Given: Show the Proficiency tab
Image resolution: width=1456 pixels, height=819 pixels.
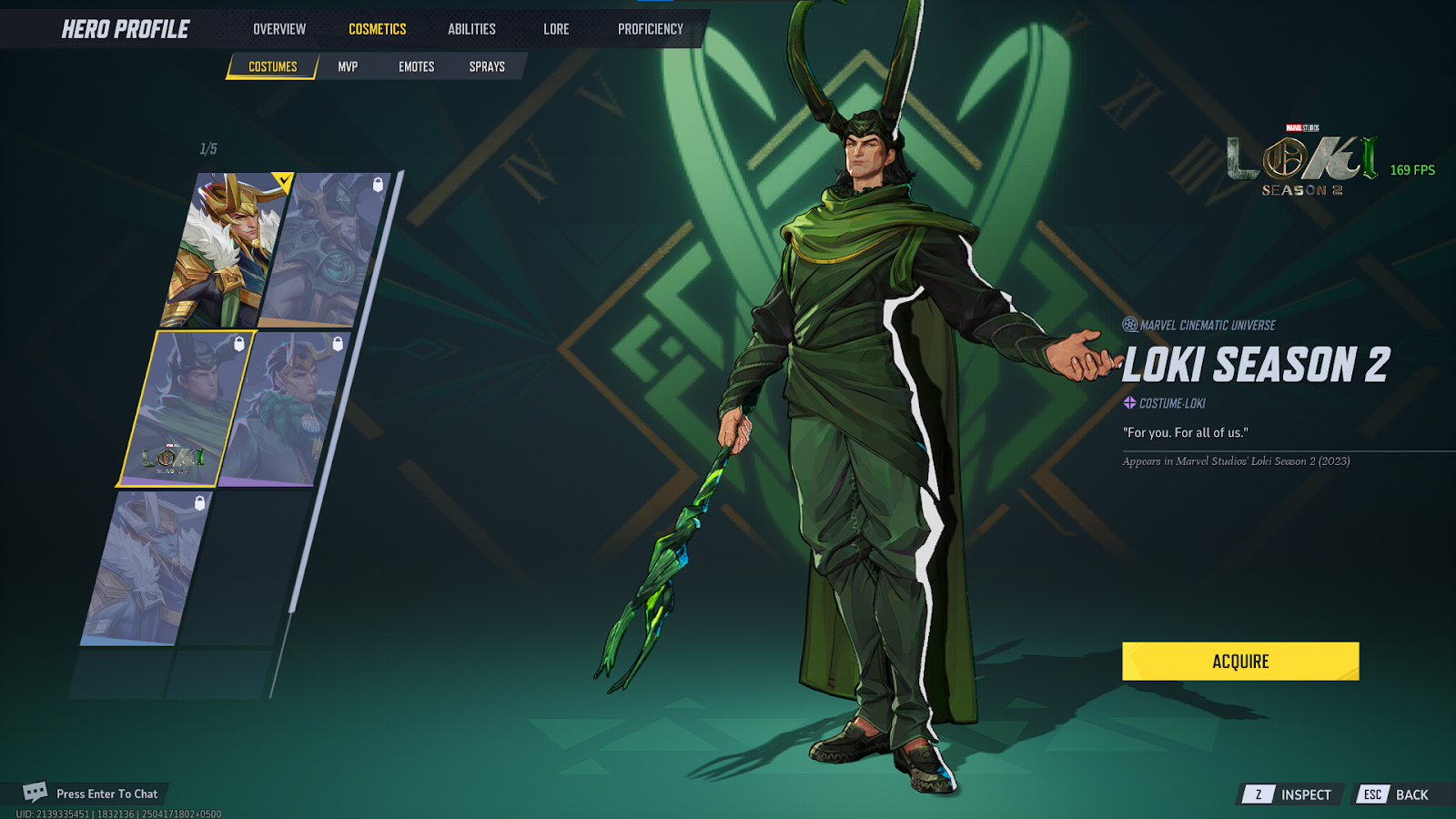Looking at the screenshot, I should point(650,29).
